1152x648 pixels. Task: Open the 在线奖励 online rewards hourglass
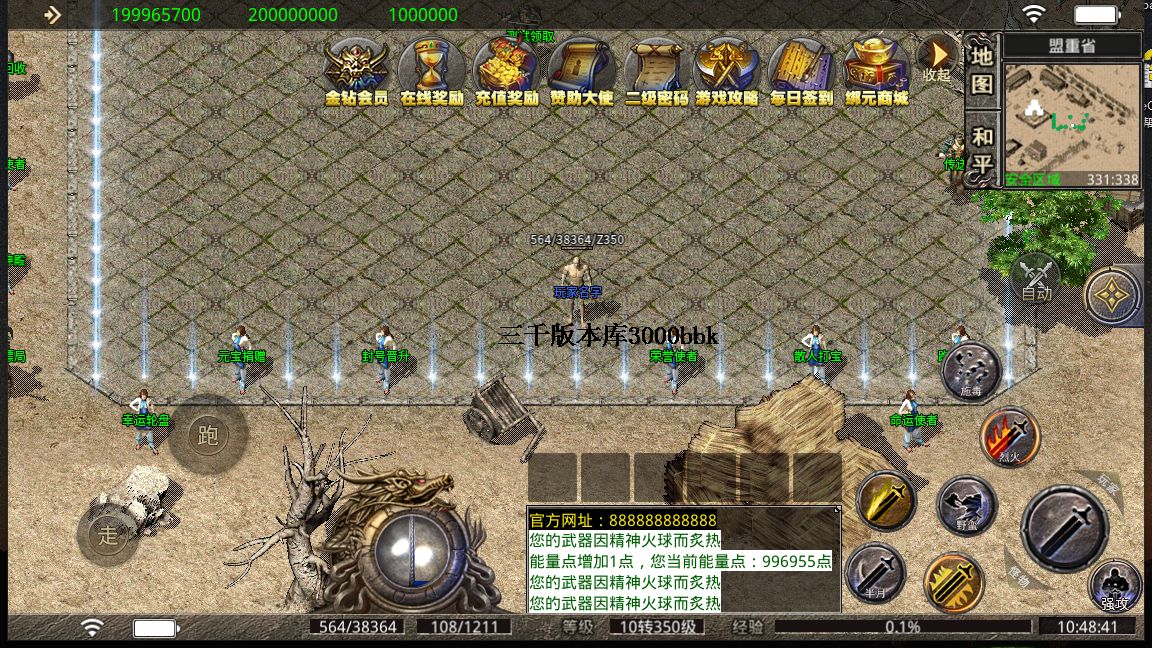coord(432,70)
